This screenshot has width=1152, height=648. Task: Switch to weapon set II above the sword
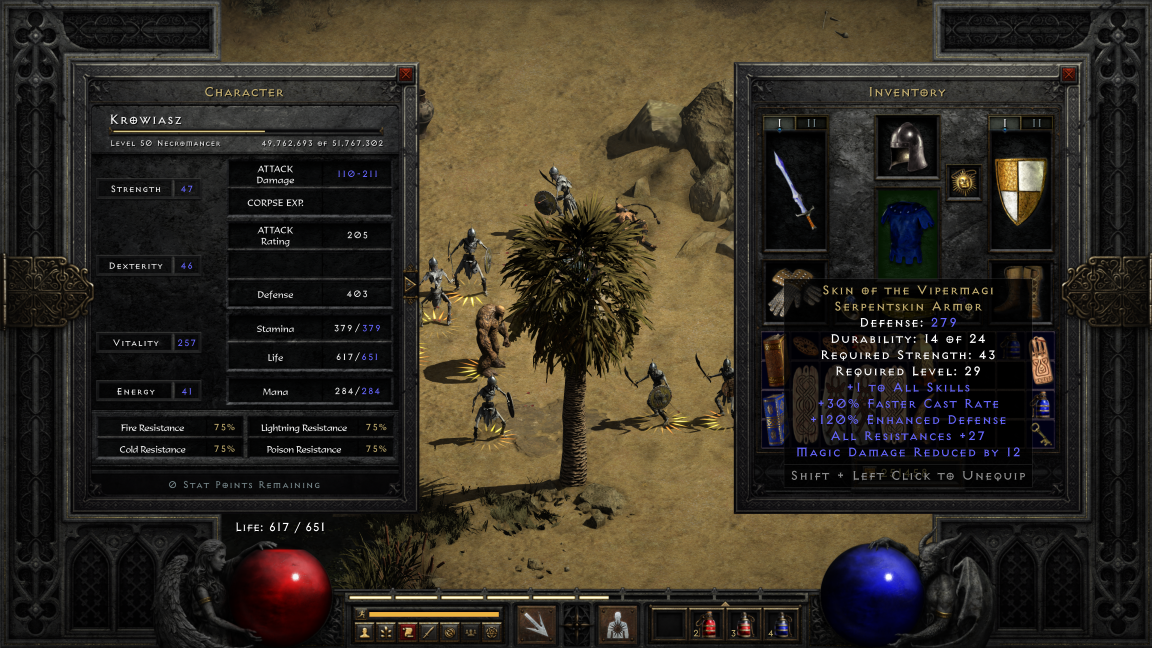click(x=811, y=123)
